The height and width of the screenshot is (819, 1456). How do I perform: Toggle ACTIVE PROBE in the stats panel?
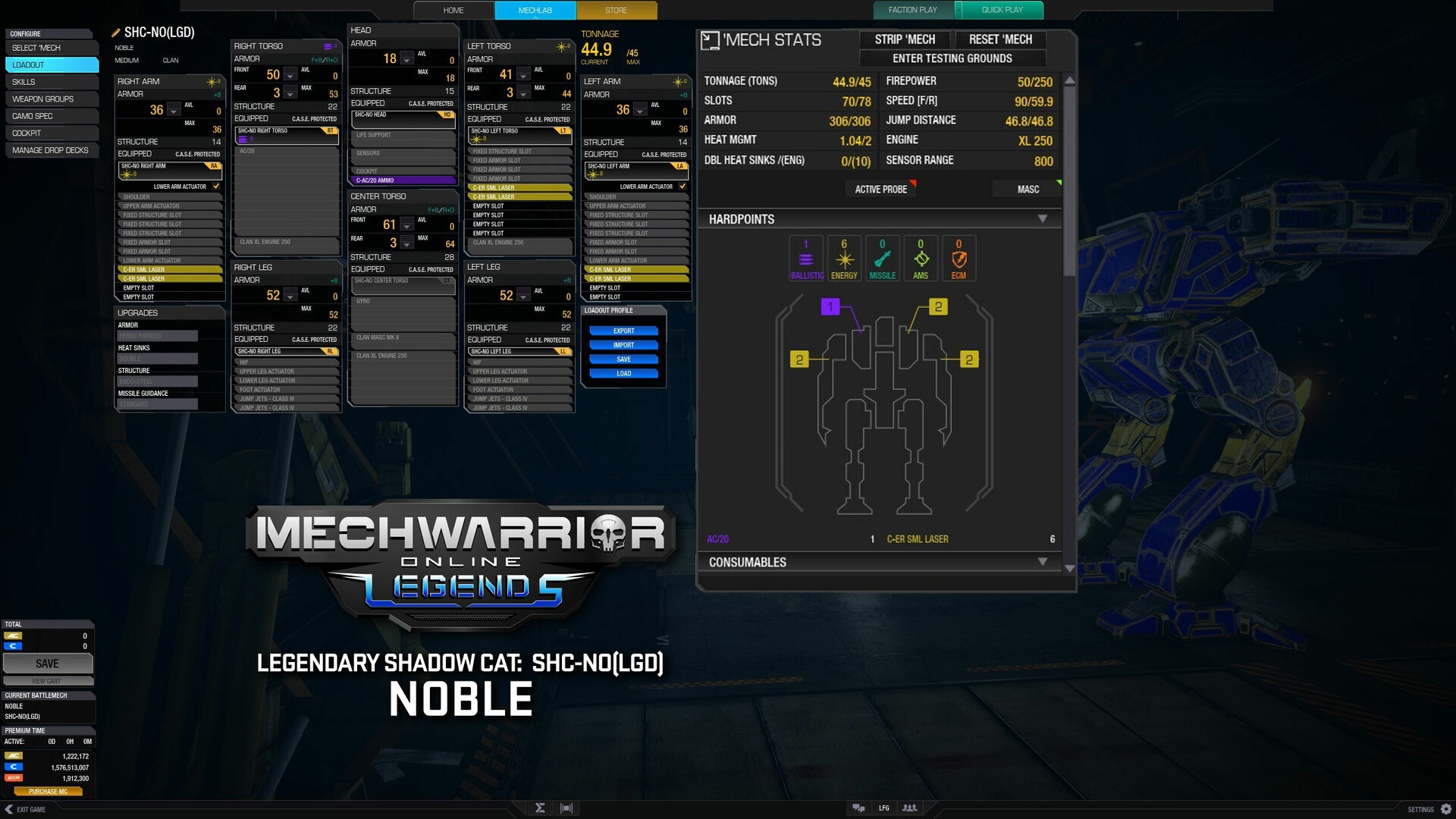click(x=880, y=189)
